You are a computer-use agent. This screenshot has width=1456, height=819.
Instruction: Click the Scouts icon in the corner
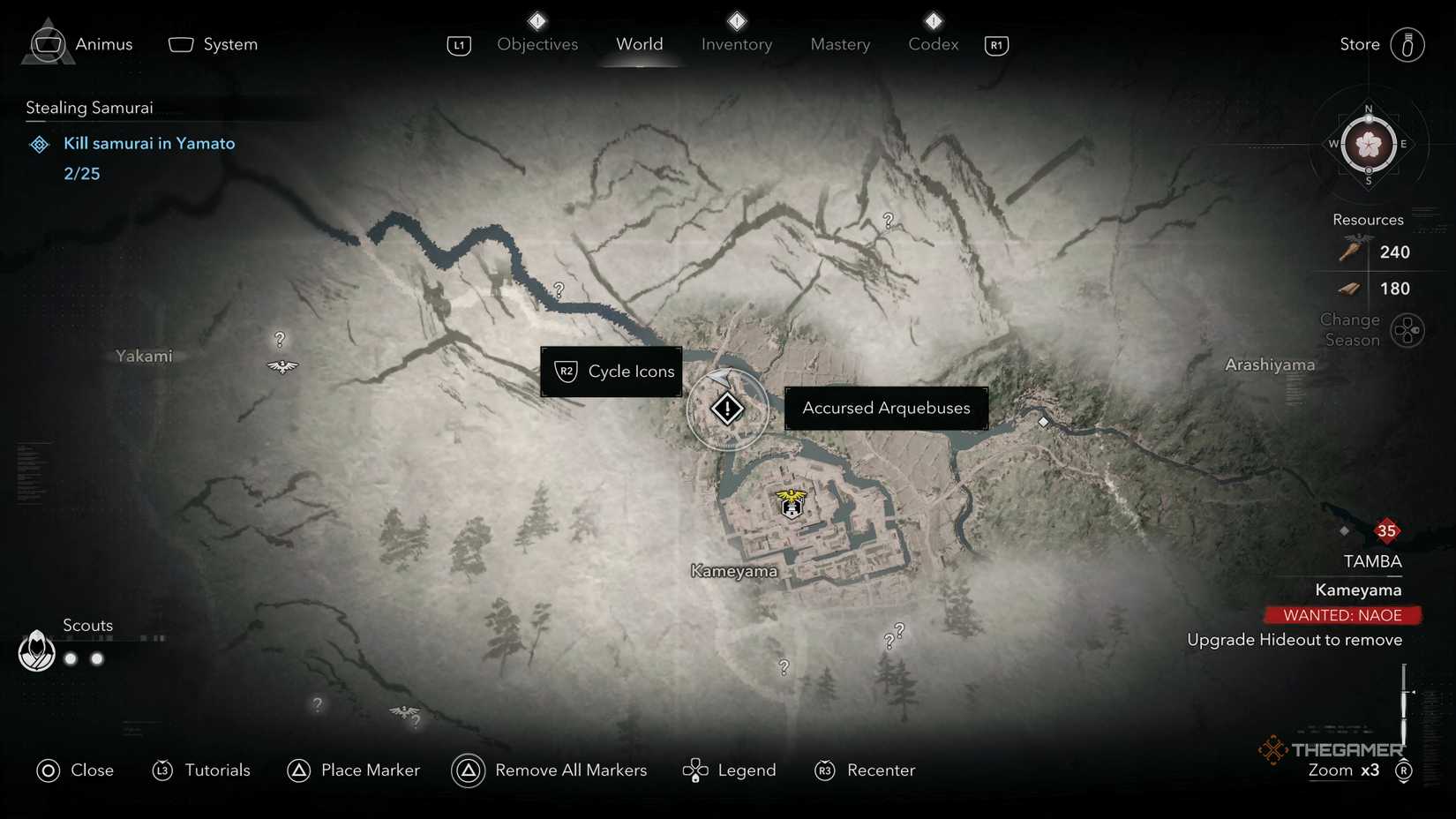pos(35,652)
